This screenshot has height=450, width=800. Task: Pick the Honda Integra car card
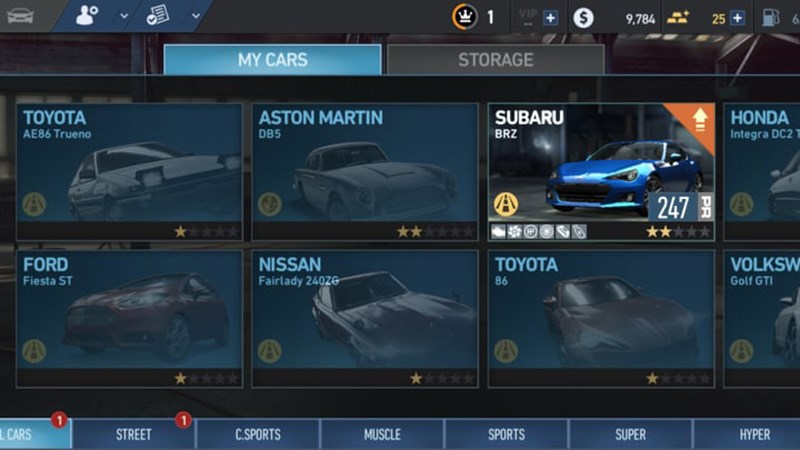[762, 171]
